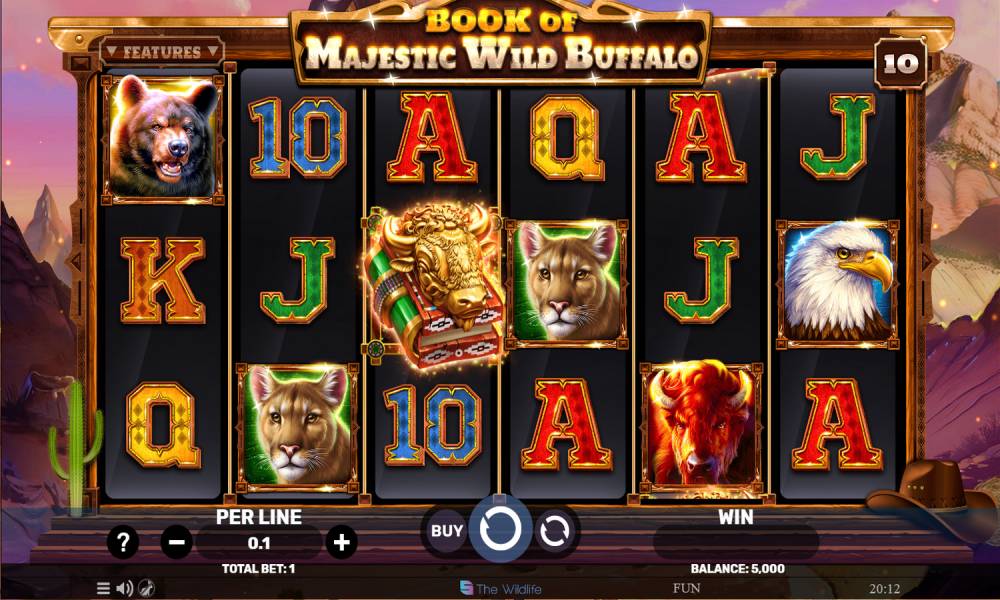Viewport: 1000px width, 600px height.
Task: Increase the per line bet
Action: [x=342, y=543]
